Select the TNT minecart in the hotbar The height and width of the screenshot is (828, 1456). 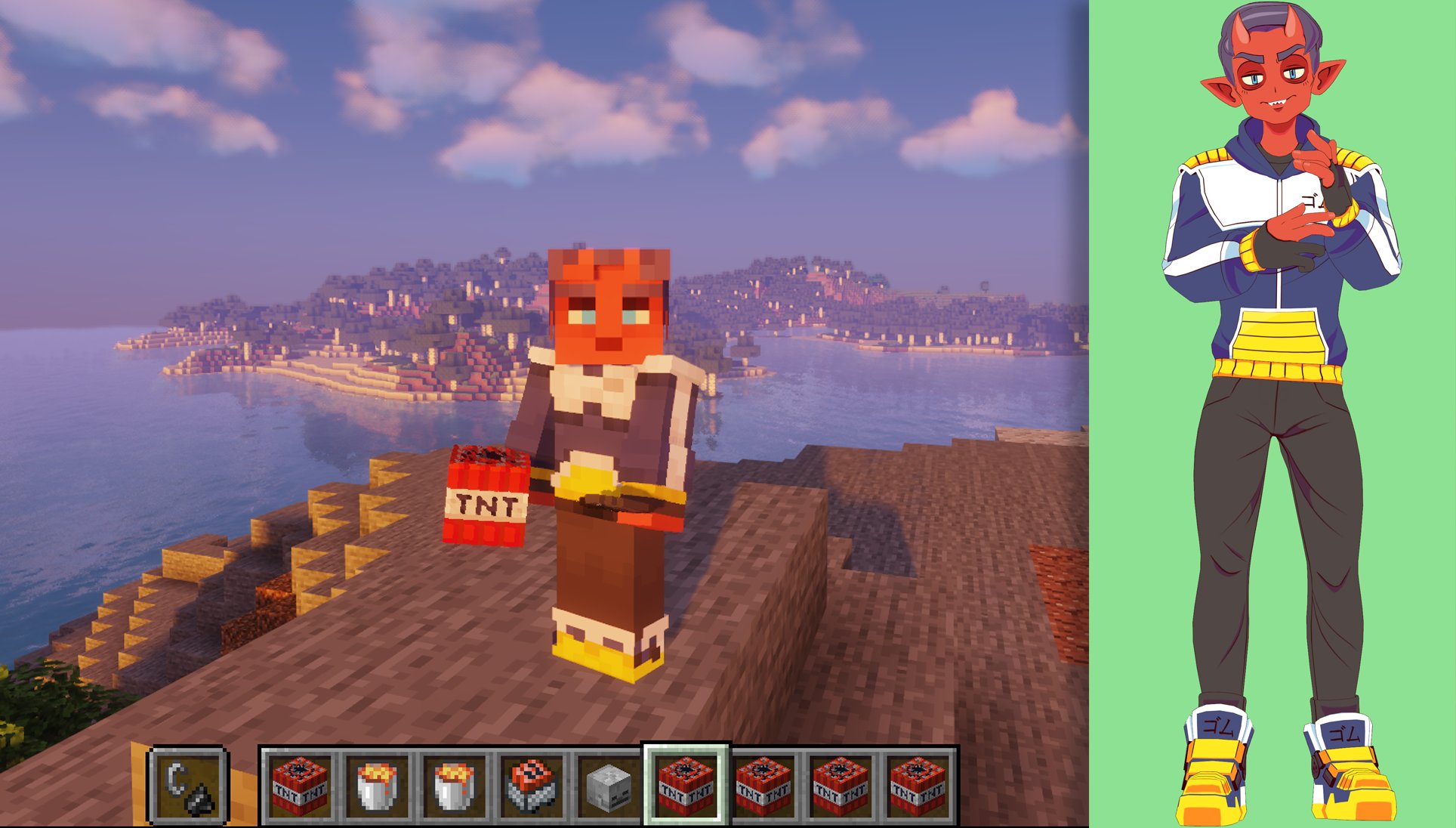(x=531, y=786)
